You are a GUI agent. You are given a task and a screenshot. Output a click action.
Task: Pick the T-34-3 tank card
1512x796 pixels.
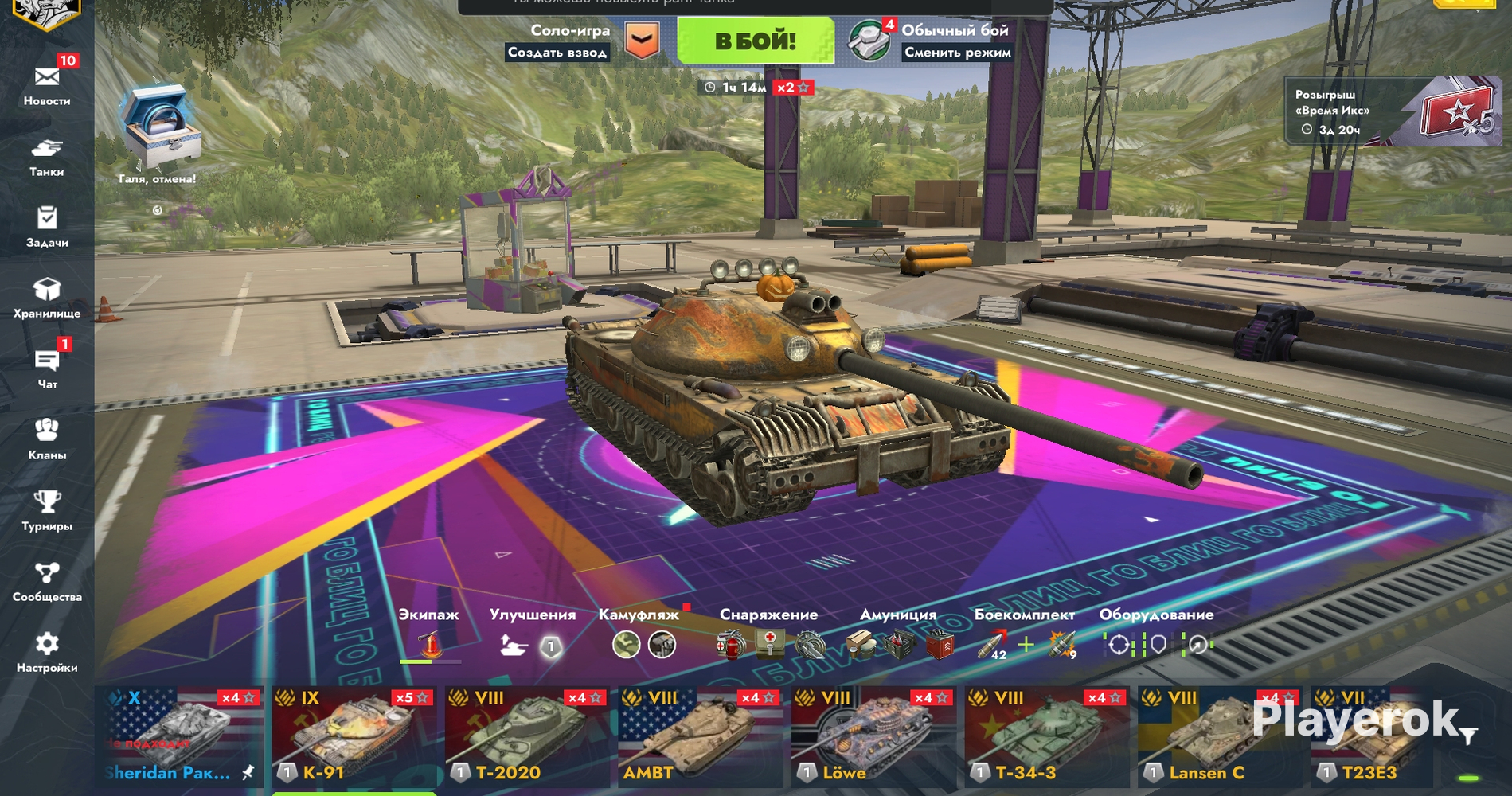point(1045,736)
